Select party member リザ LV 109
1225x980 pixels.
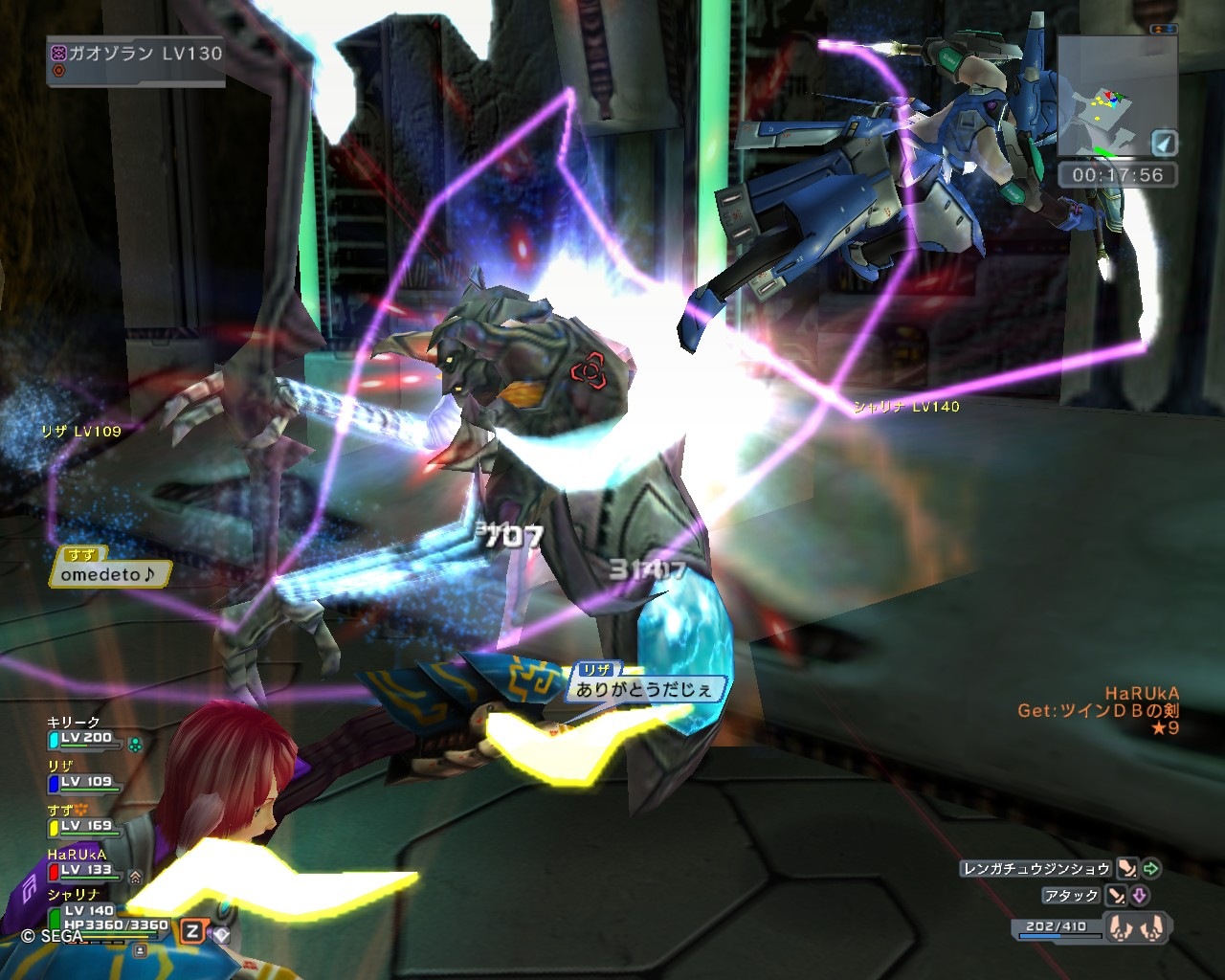pyautogui.click(x=85, y=782)
